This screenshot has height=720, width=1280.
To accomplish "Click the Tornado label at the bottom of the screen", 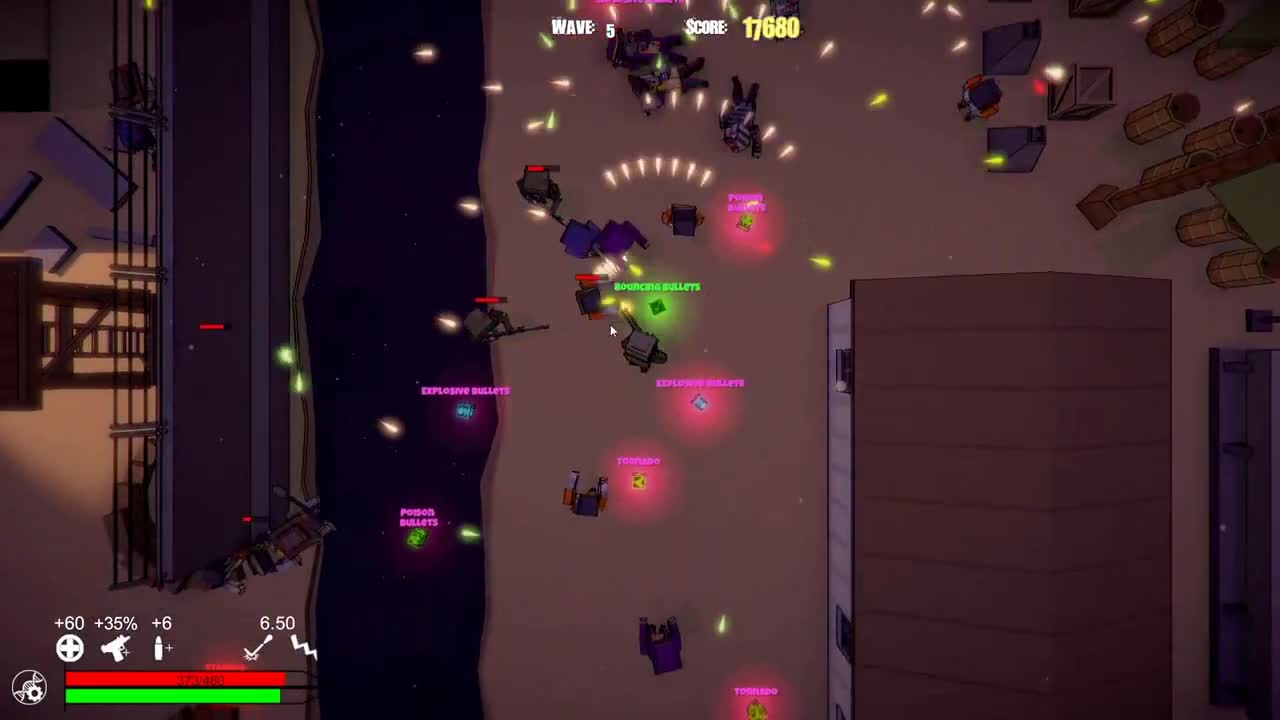I will (757, 690).
